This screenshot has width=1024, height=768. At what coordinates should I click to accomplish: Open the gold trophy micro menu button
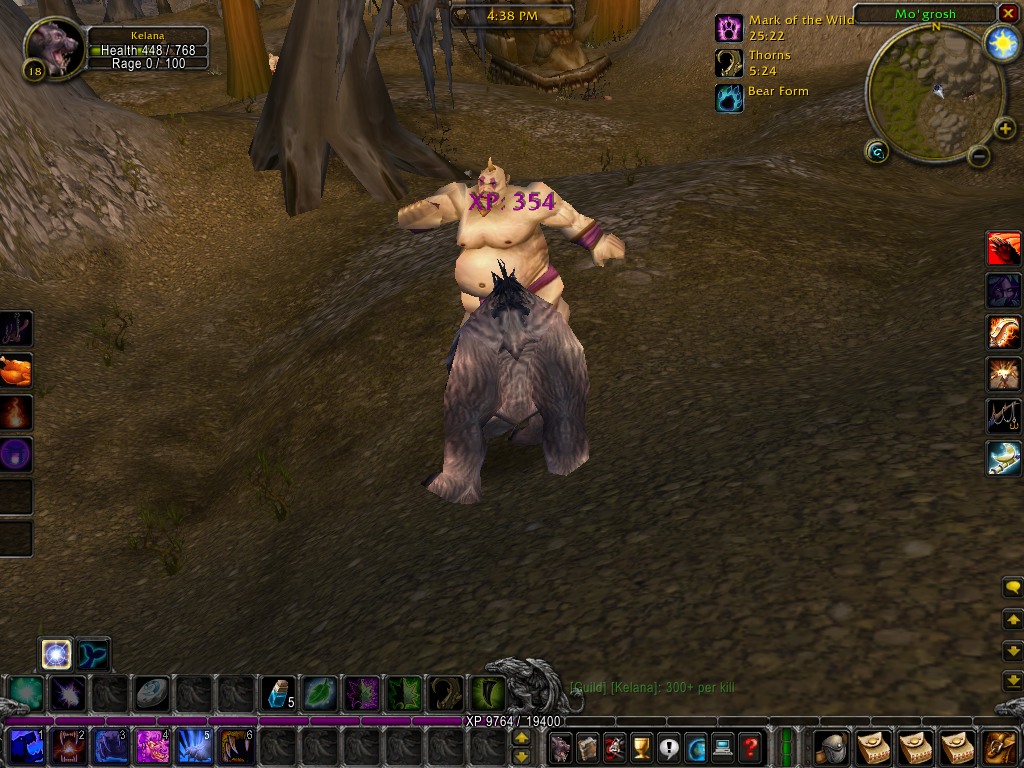[642, 746]
